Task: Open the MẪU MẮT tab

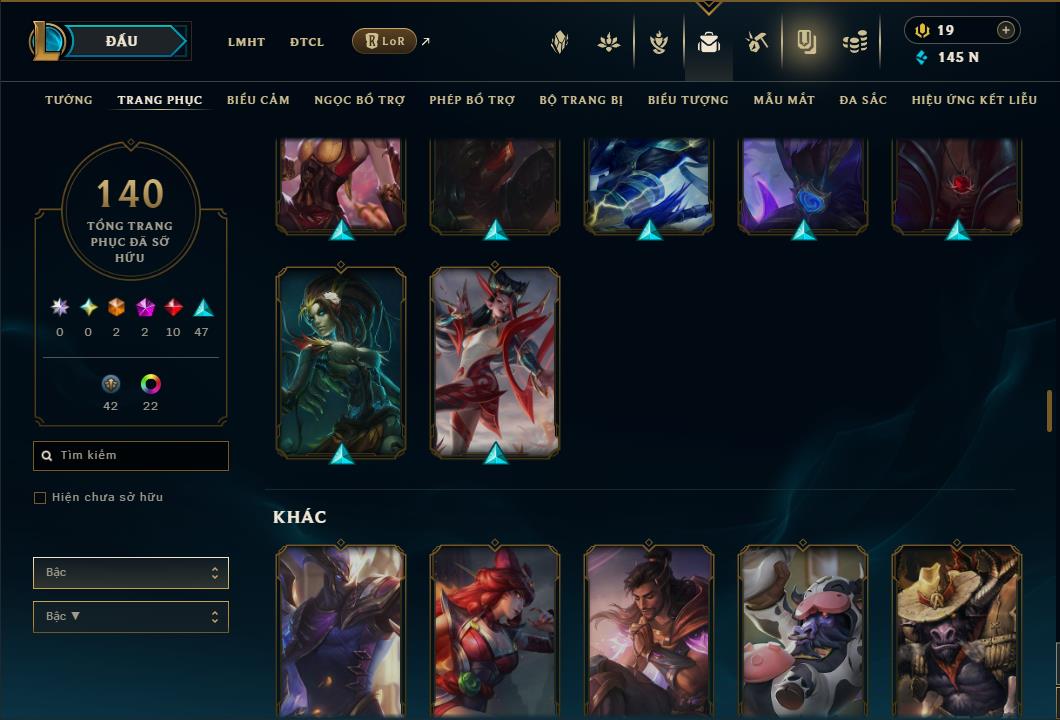Action: 784,100
